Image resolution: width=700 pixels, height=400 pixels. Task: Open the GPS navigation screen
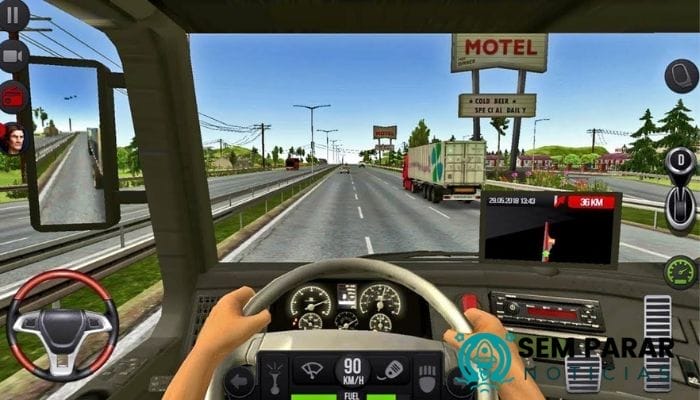[550, 229]
